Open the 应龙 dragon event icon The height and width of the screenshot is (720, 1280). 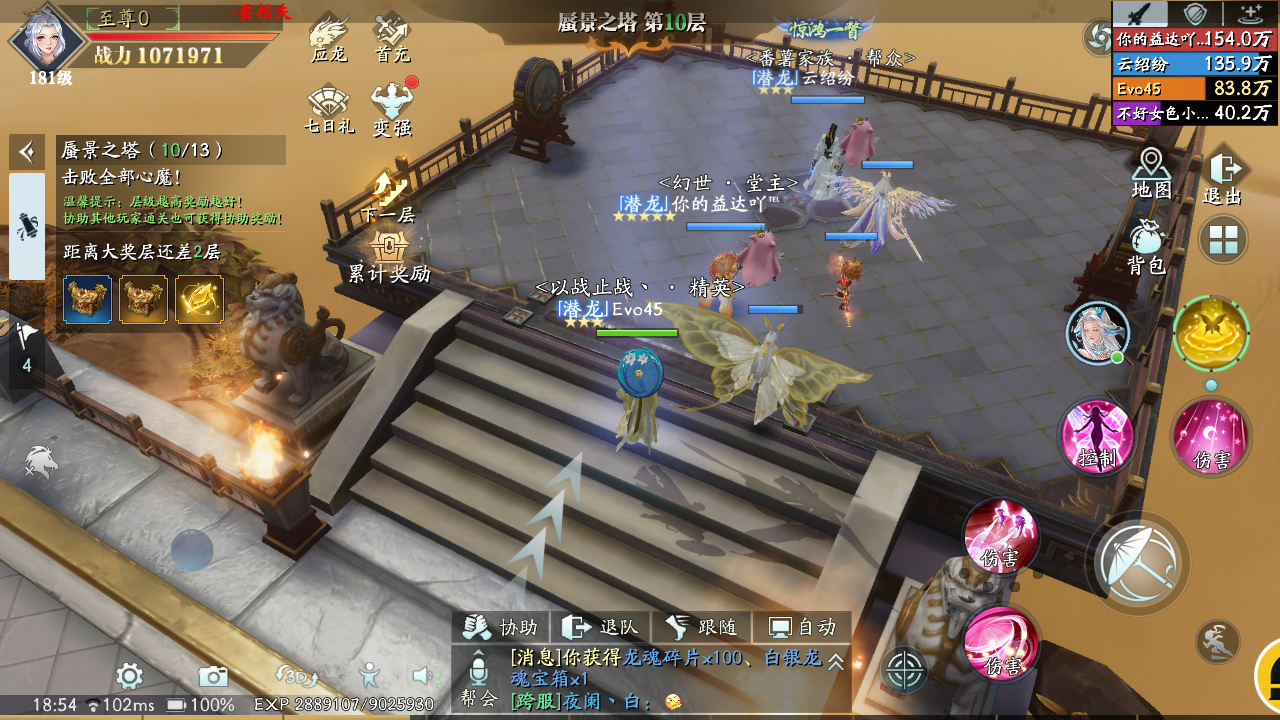pyautogui.click(x=328, y=39)
